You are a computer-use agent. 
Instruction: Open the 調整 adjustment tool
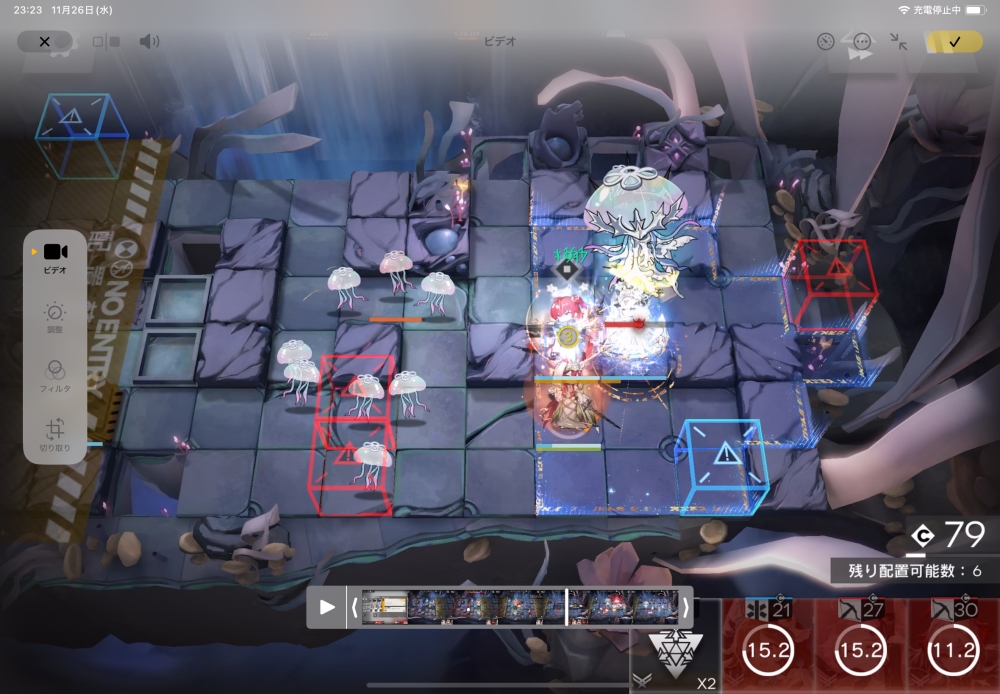(x=55, y=320)
